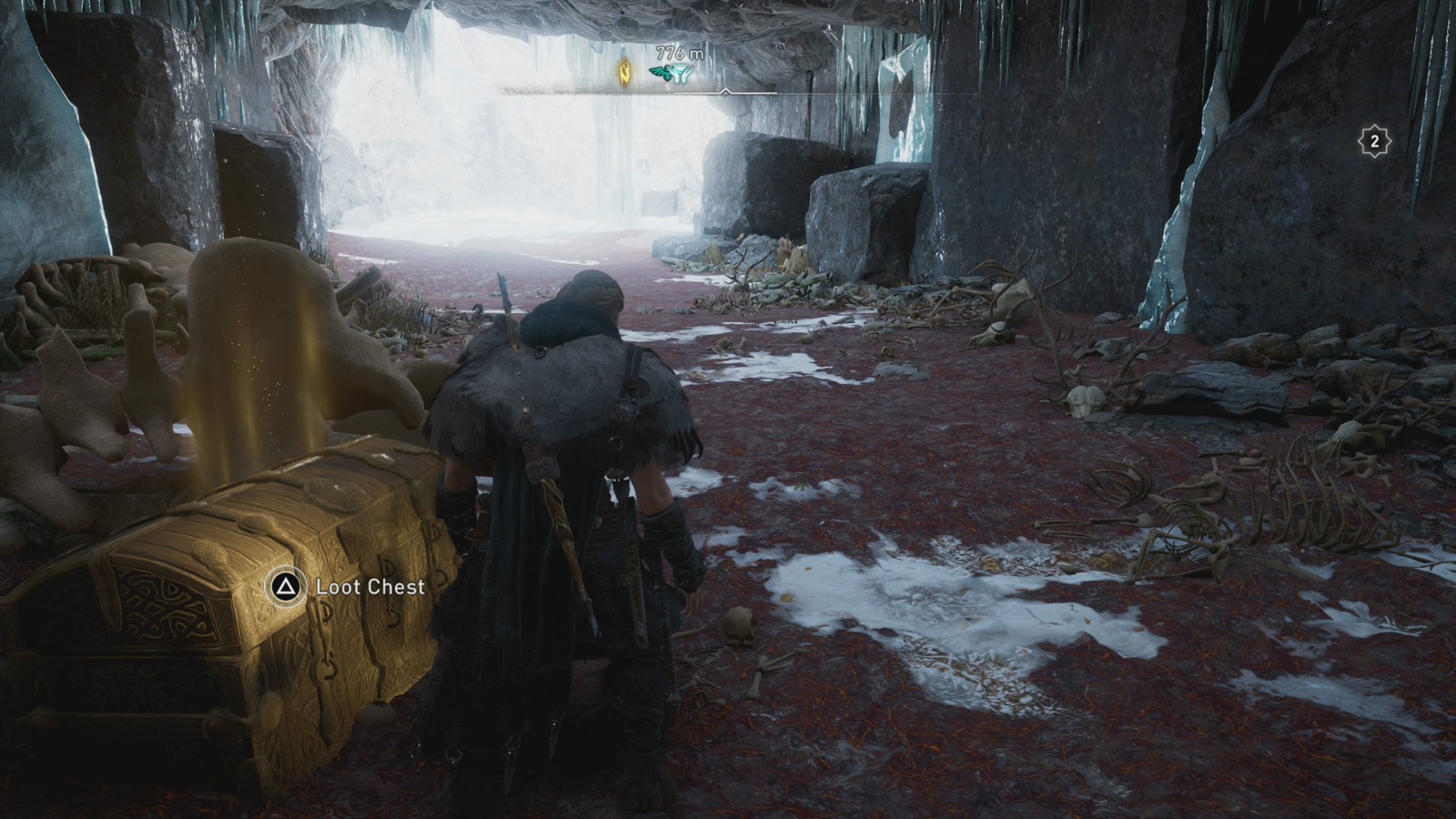
Task: Click the 776 m distance label
Action: [679, 53]
